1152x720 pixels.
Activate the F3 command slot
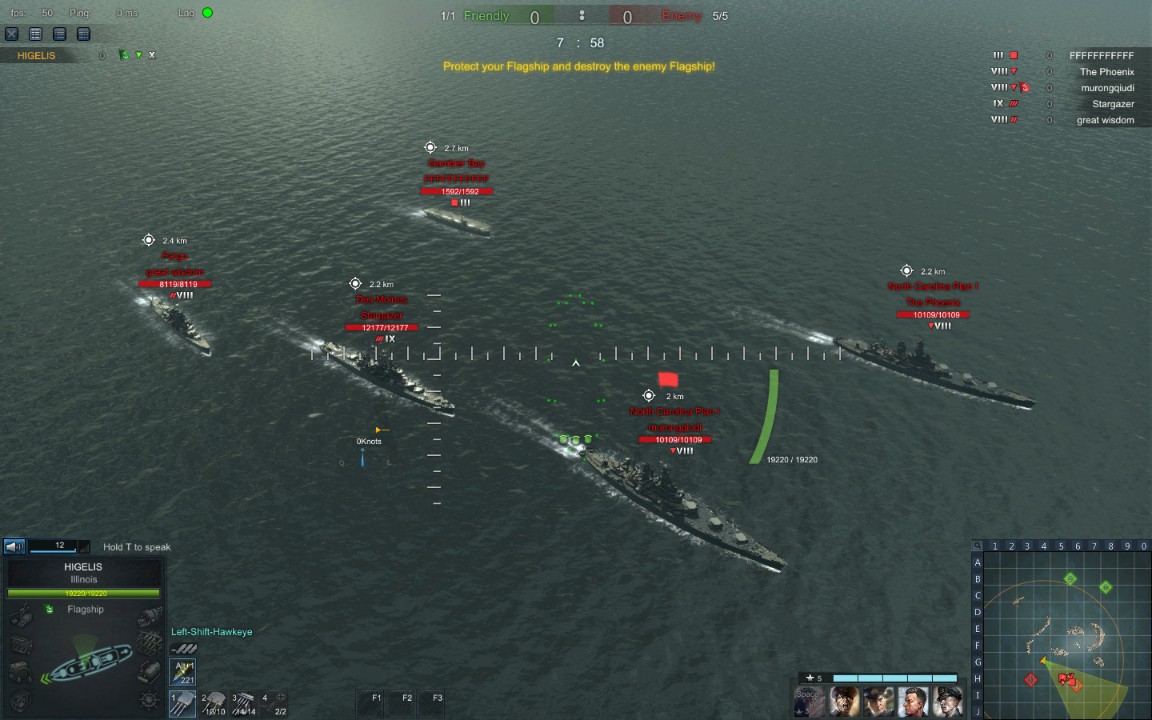click(x=437, y=698)
